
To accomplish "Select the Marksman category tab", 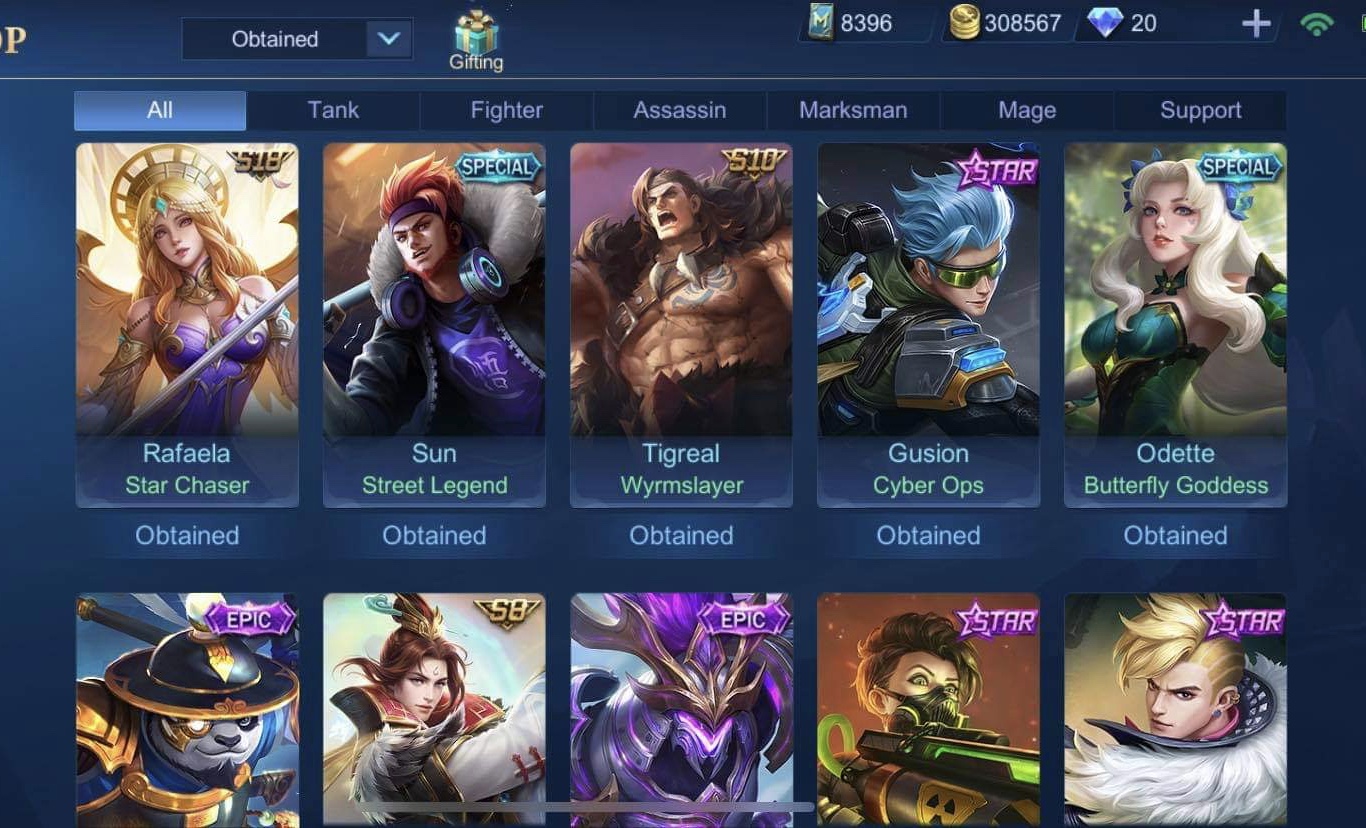I will 853,110.
